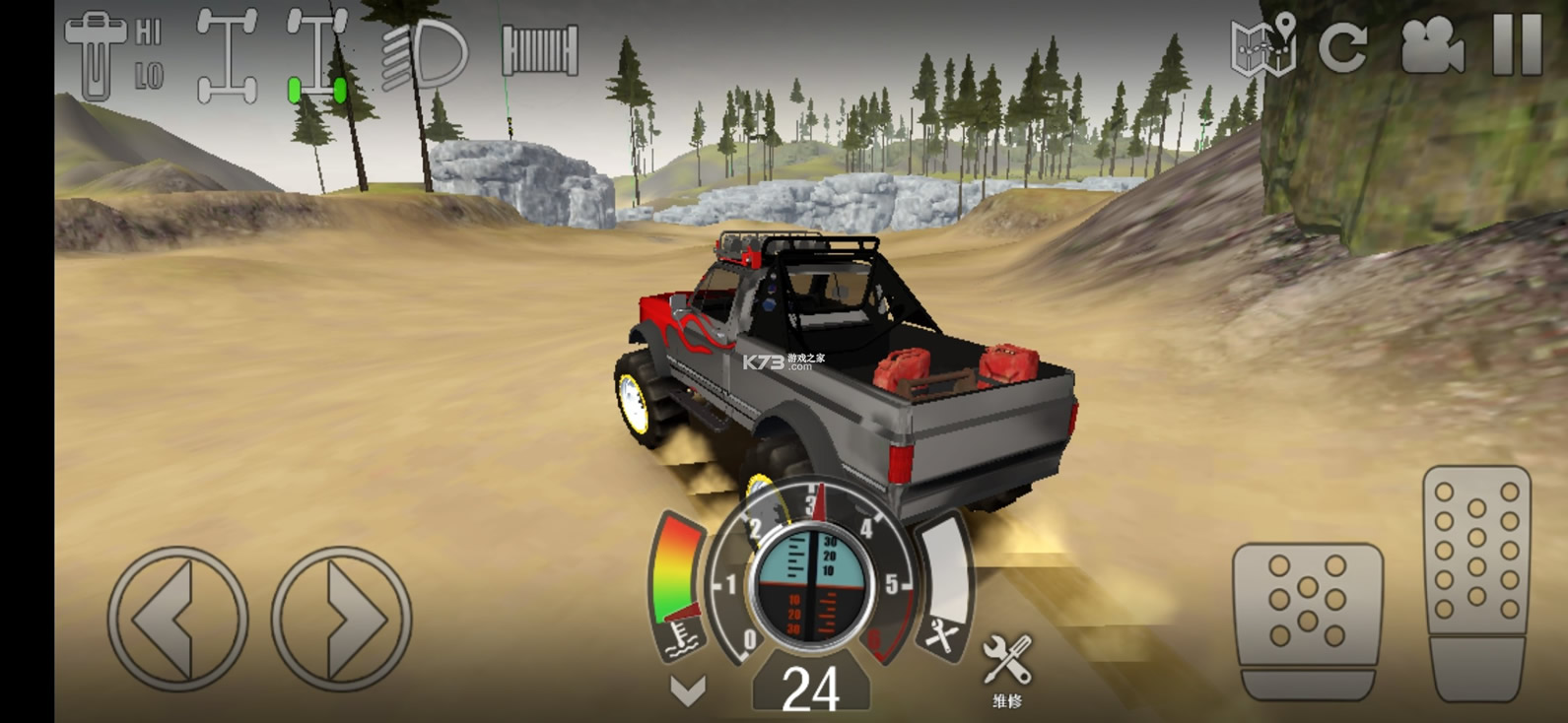Viewport: 1568px width, 723px height.
Task: Steer right with the right arrow
Action: 341,619
